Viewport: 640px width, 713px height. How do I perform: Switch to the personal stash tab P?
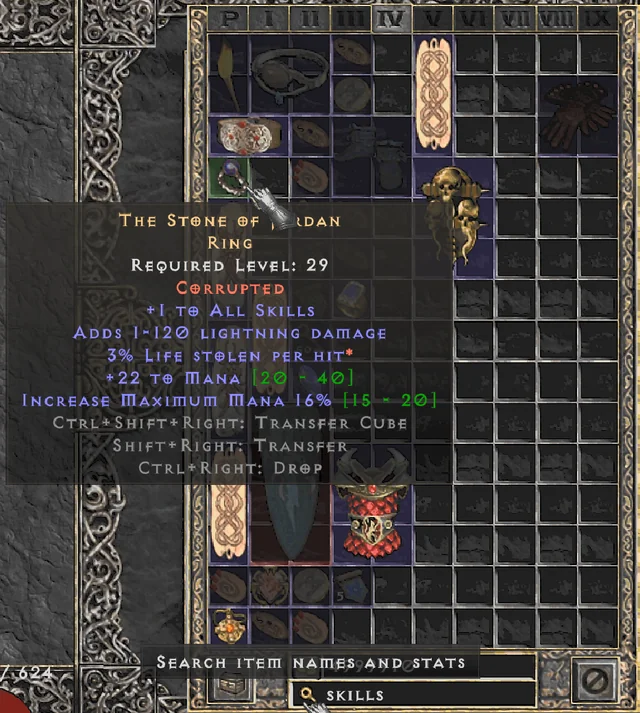pos(229,18)
